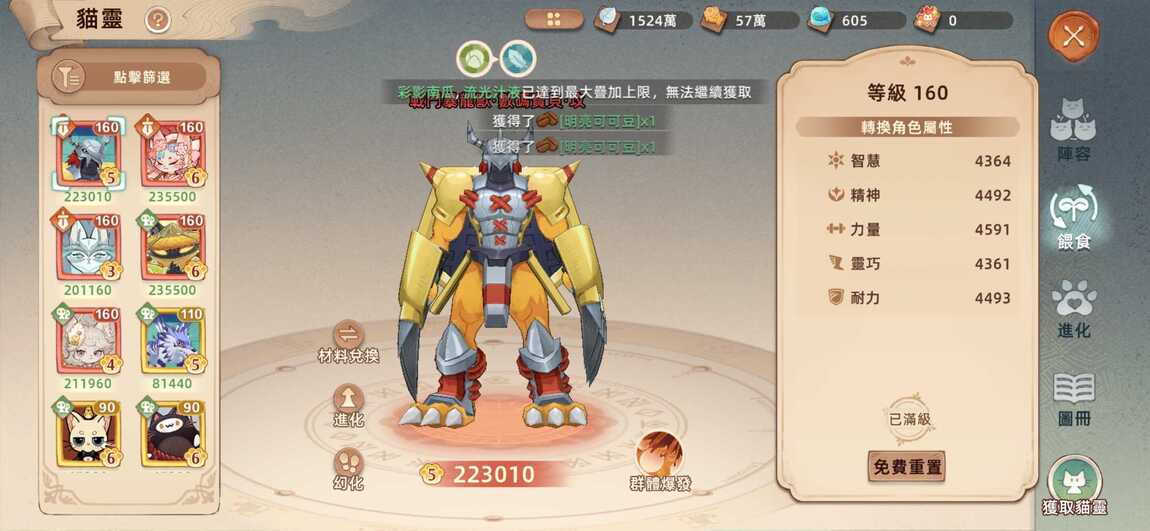Activate the 群體爆發 skill icon

660,459
